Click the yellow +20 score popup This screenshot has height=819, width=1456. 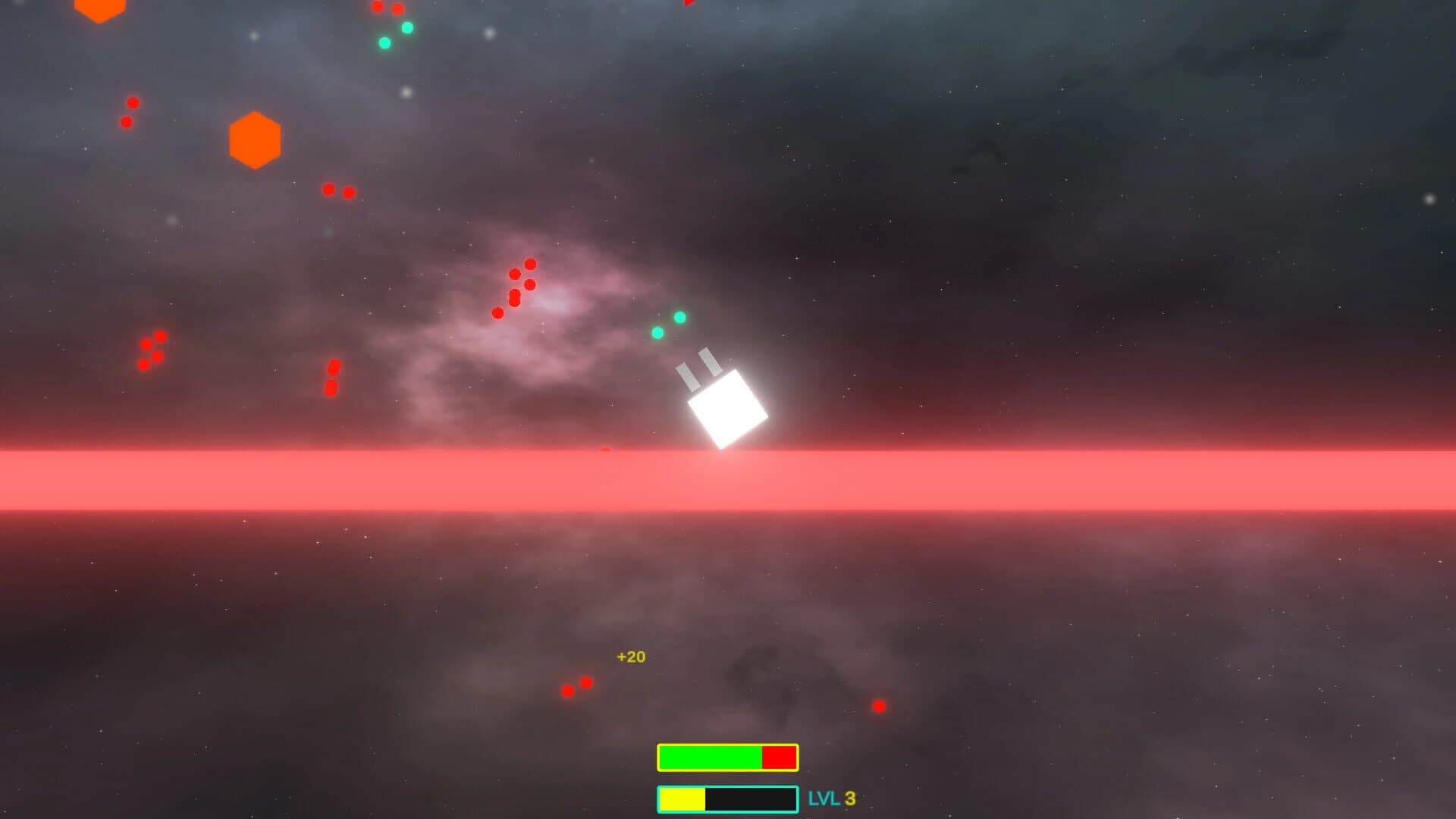629,657
